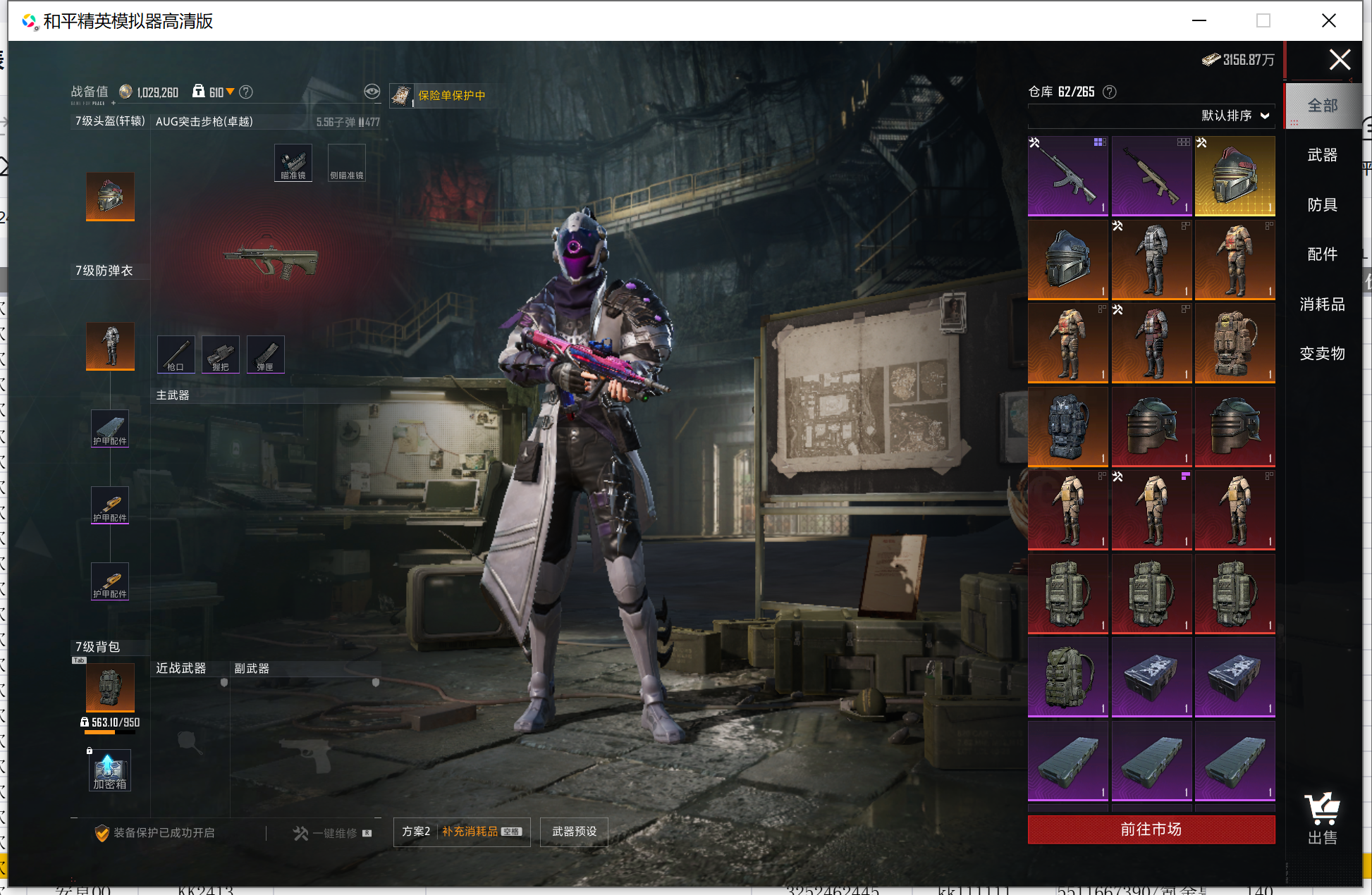
Task: Close the emulator window
Action: tap(1328, 20)
